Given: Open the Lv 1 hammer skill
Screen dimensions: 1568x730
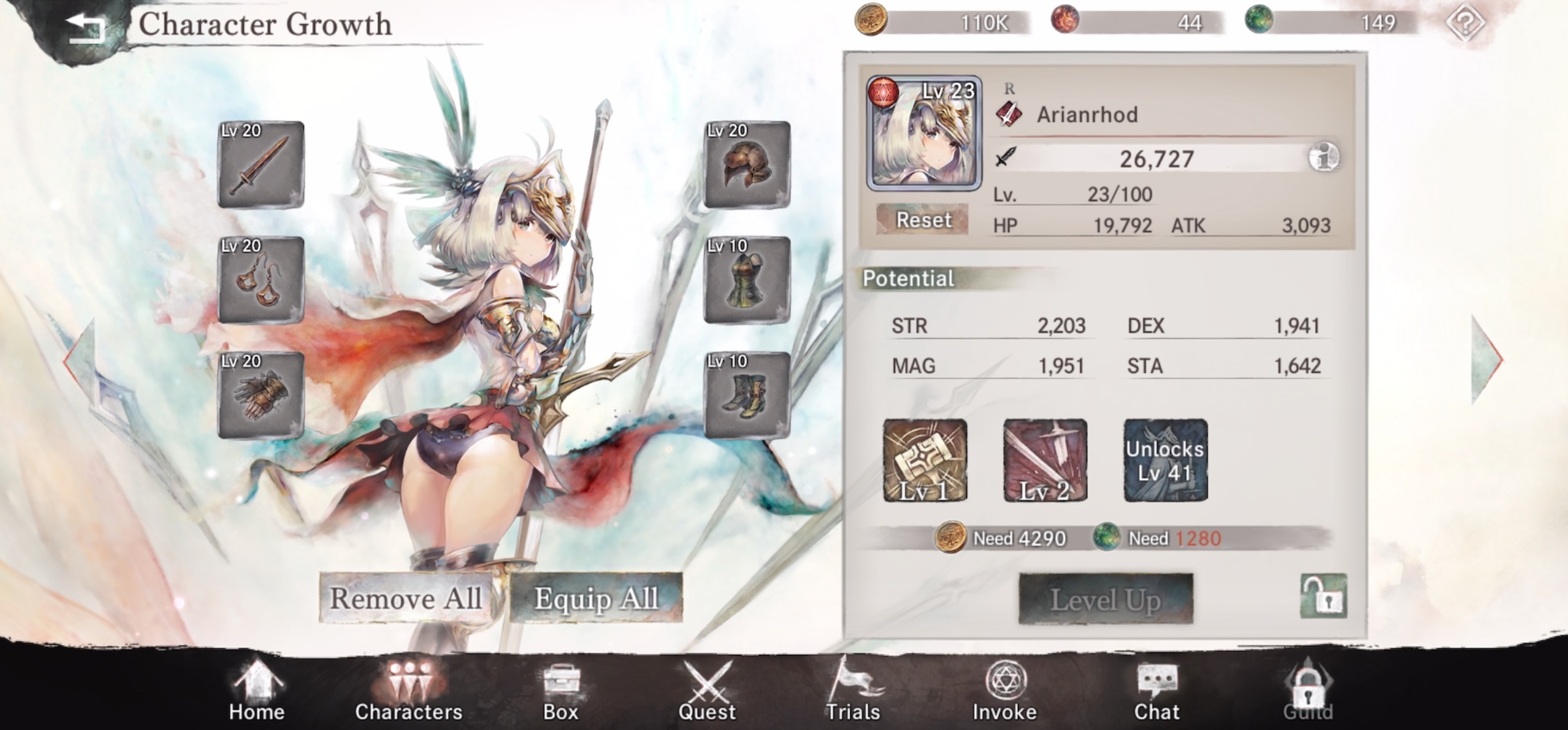Looking at the screenshot, I should click(x=925, y=461).
